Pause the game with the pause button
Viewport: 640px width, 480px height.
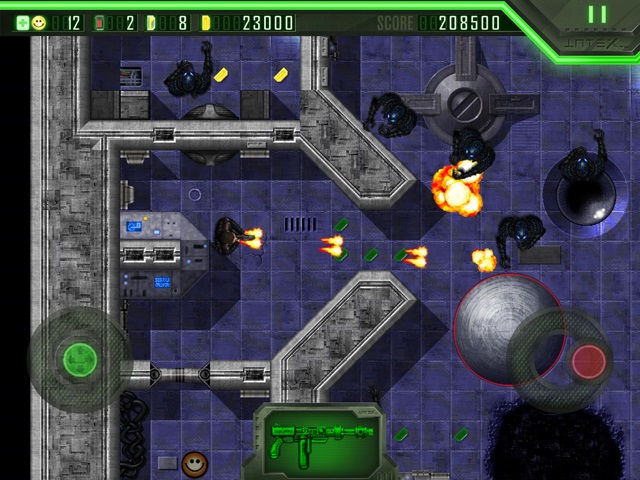(x=597, y=15)
